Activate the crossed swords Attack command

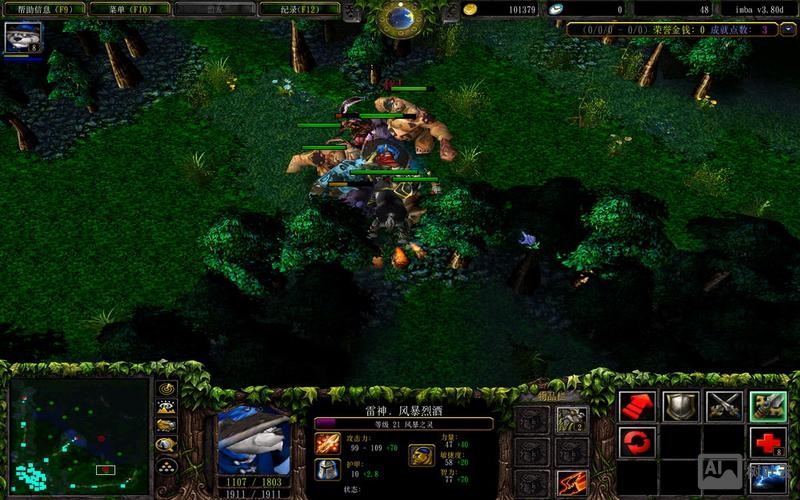724,406
